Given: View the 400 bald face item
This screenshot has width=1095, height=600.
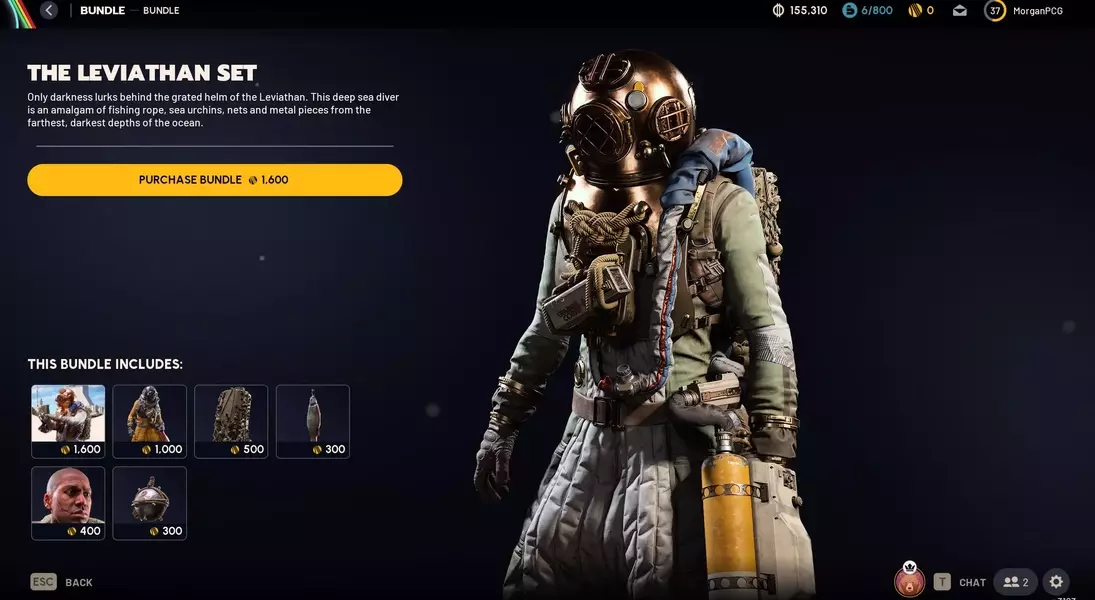Looking at the screenshot, I should coord(68,503).
